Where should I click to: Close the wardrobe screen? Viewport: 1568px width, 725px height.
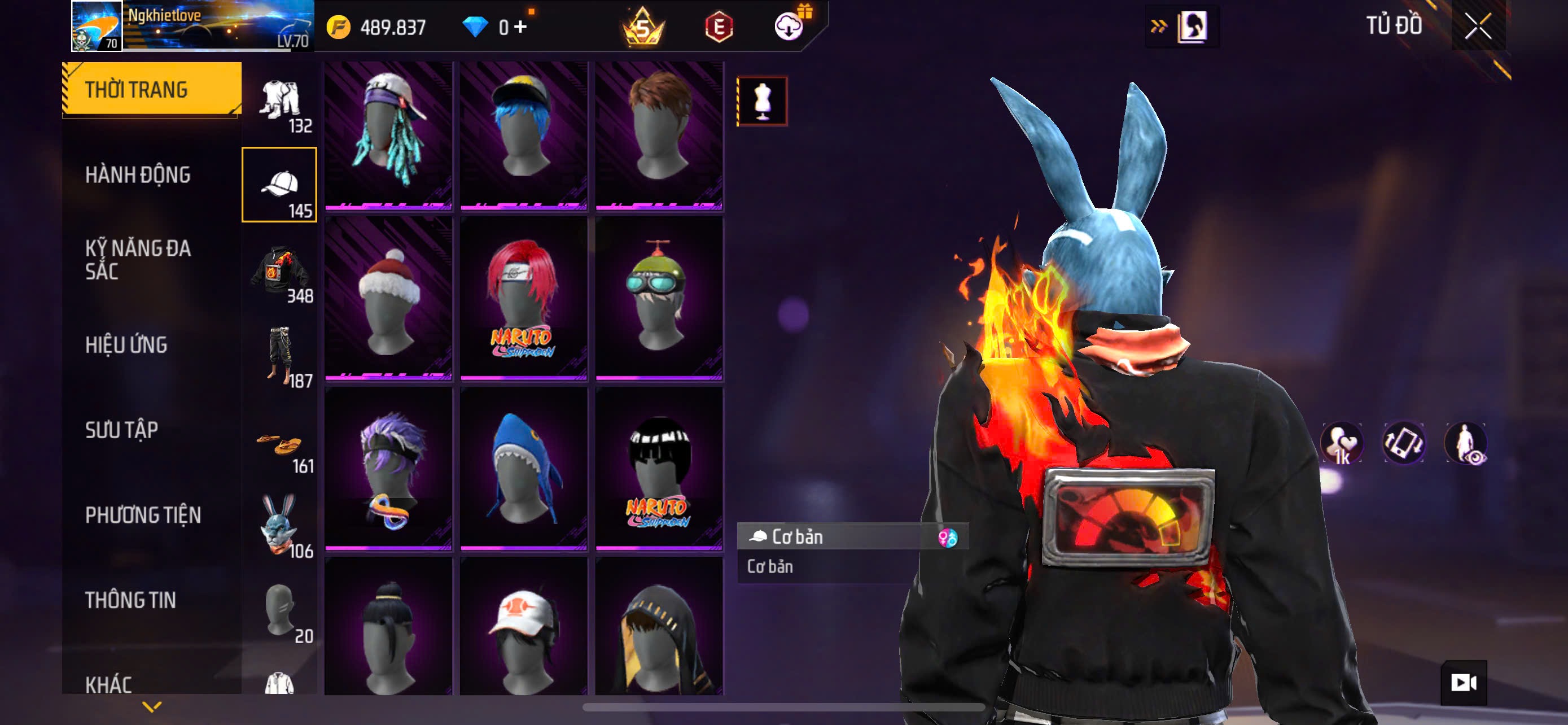pyautogui.click(x=1478, y=26)
